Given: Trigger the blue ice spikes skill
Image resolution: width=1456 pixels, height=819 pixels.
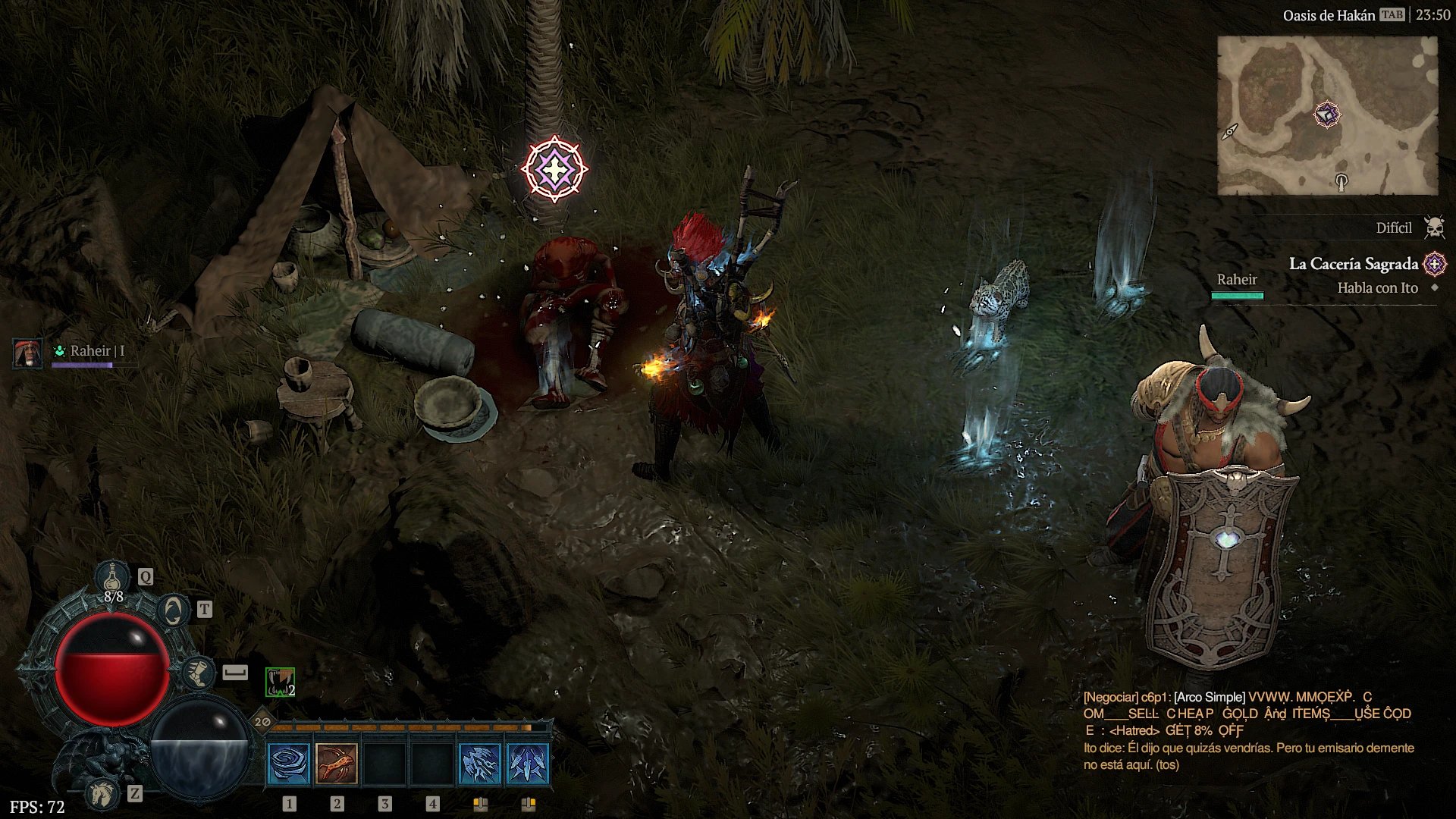Looking at the screenshot, I should point(528,764).
